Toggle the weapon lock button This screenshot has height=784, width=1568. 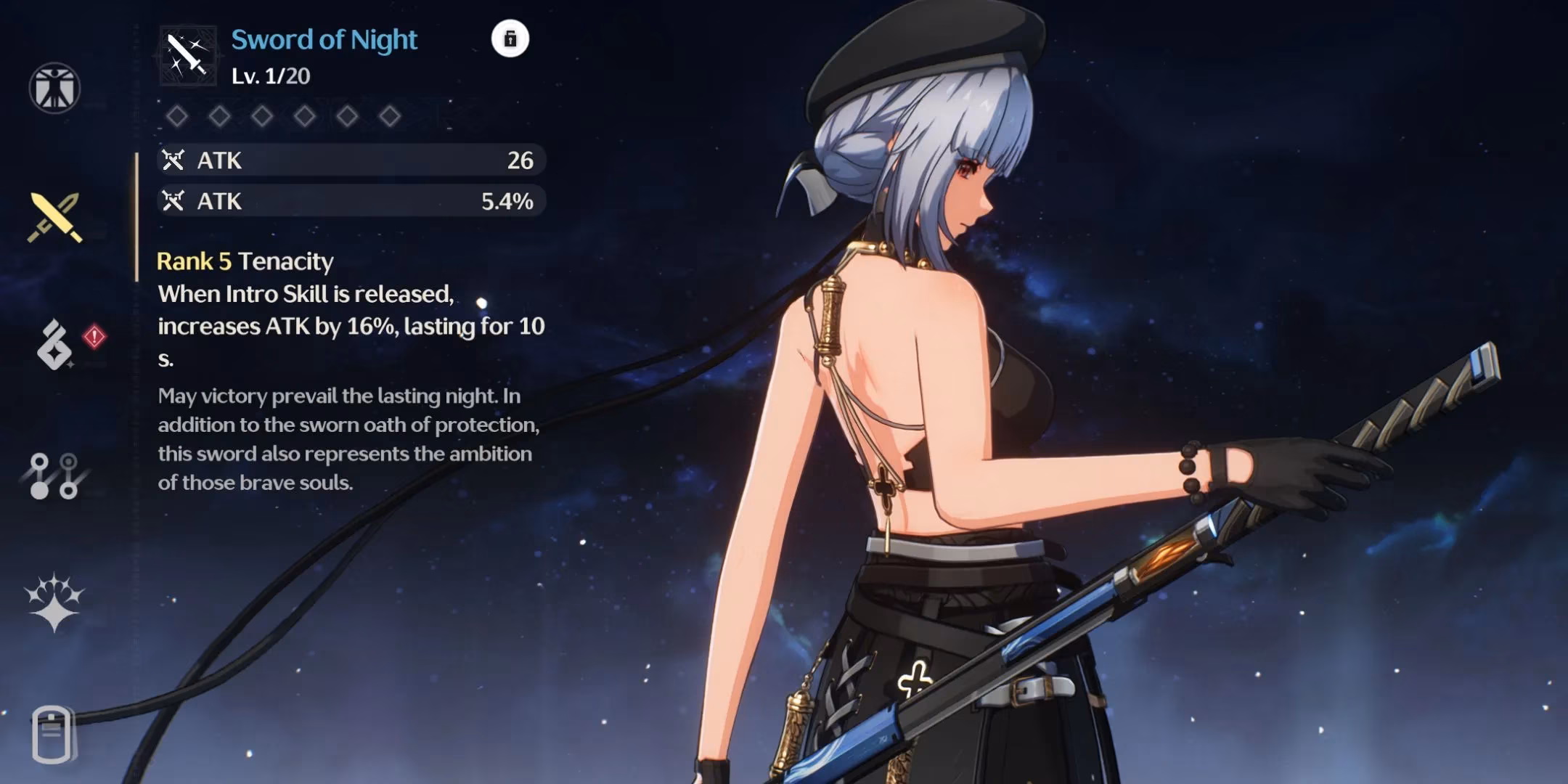510,40
